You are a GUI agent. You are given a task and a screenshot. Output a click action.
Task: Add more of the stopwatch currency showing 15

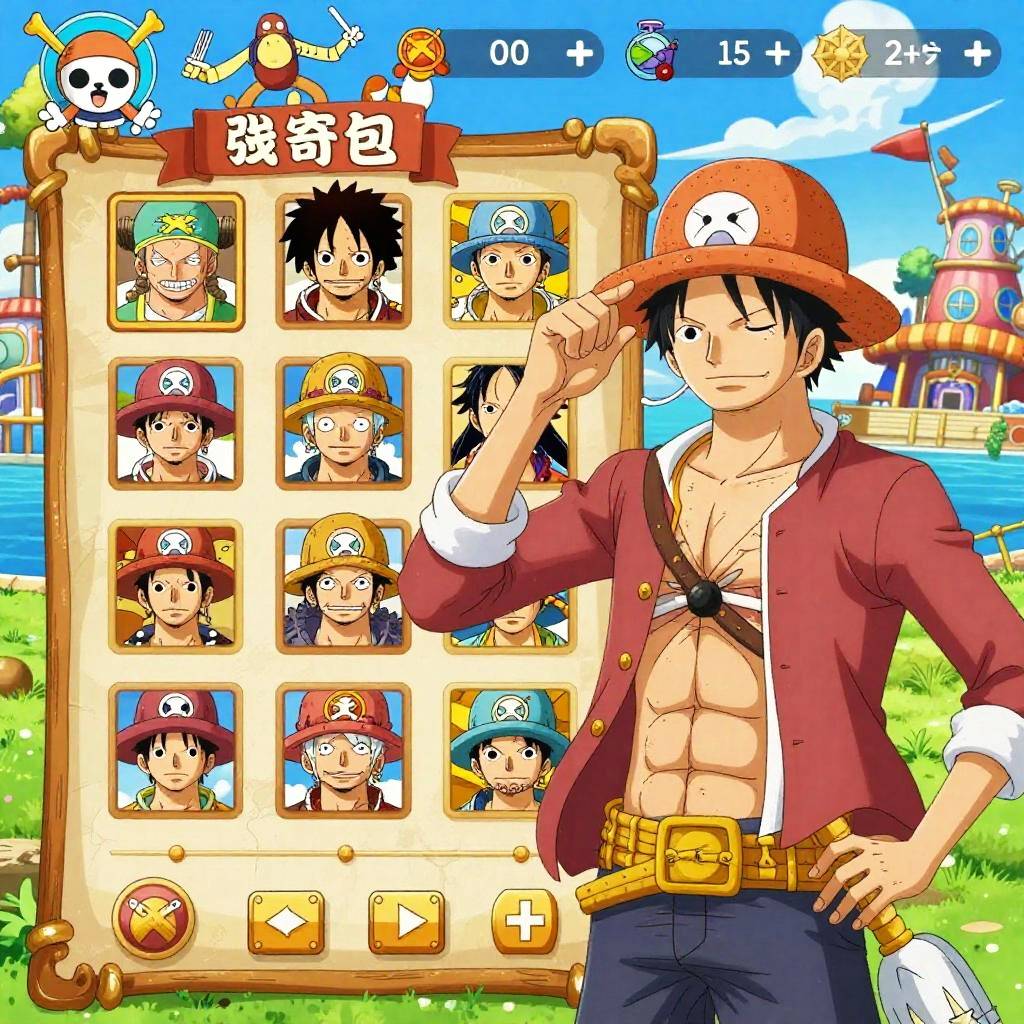pyautogui.click(x=777, y=54)
